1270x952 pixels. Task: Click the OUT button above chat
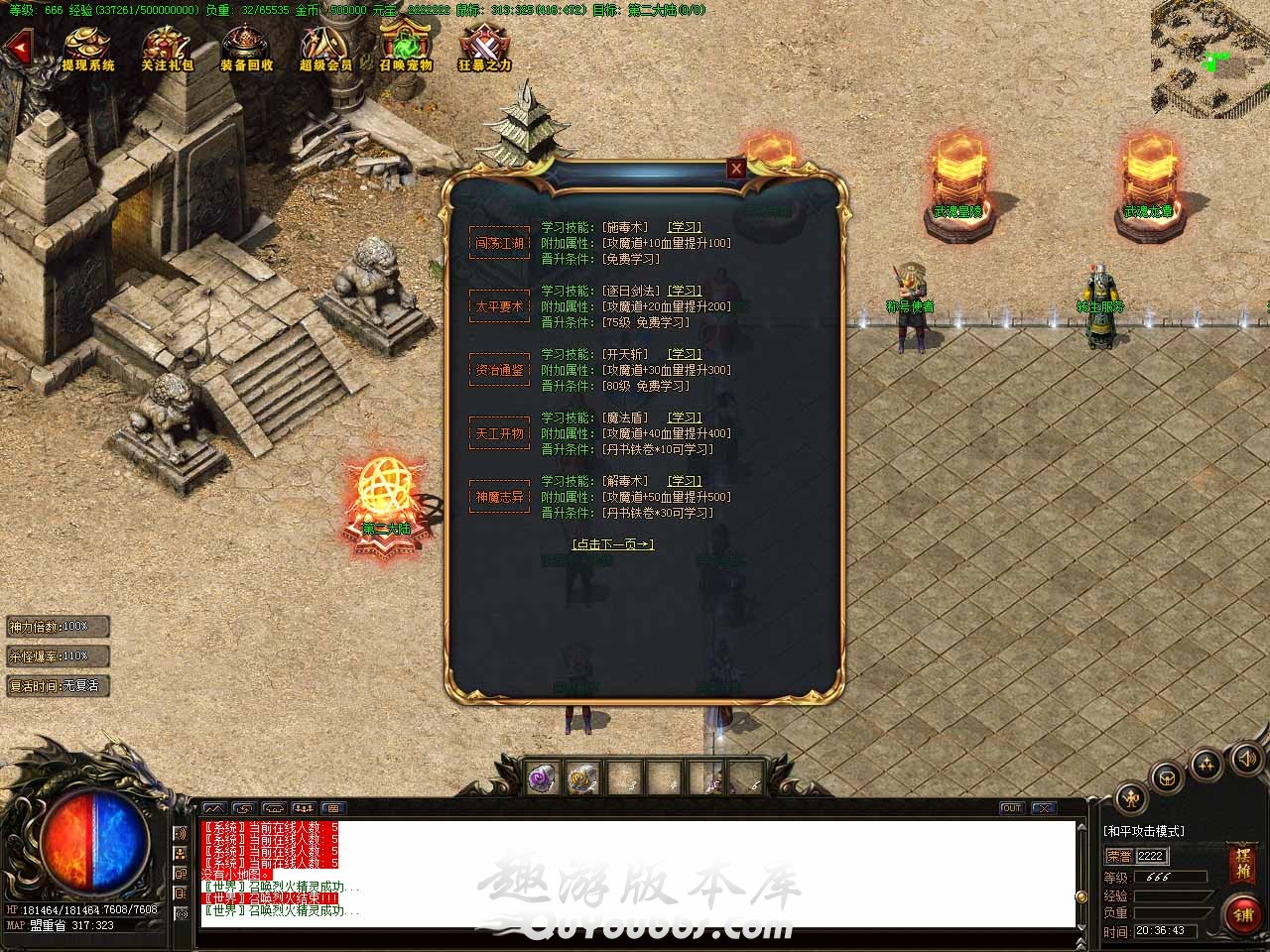click(1011, 808)
